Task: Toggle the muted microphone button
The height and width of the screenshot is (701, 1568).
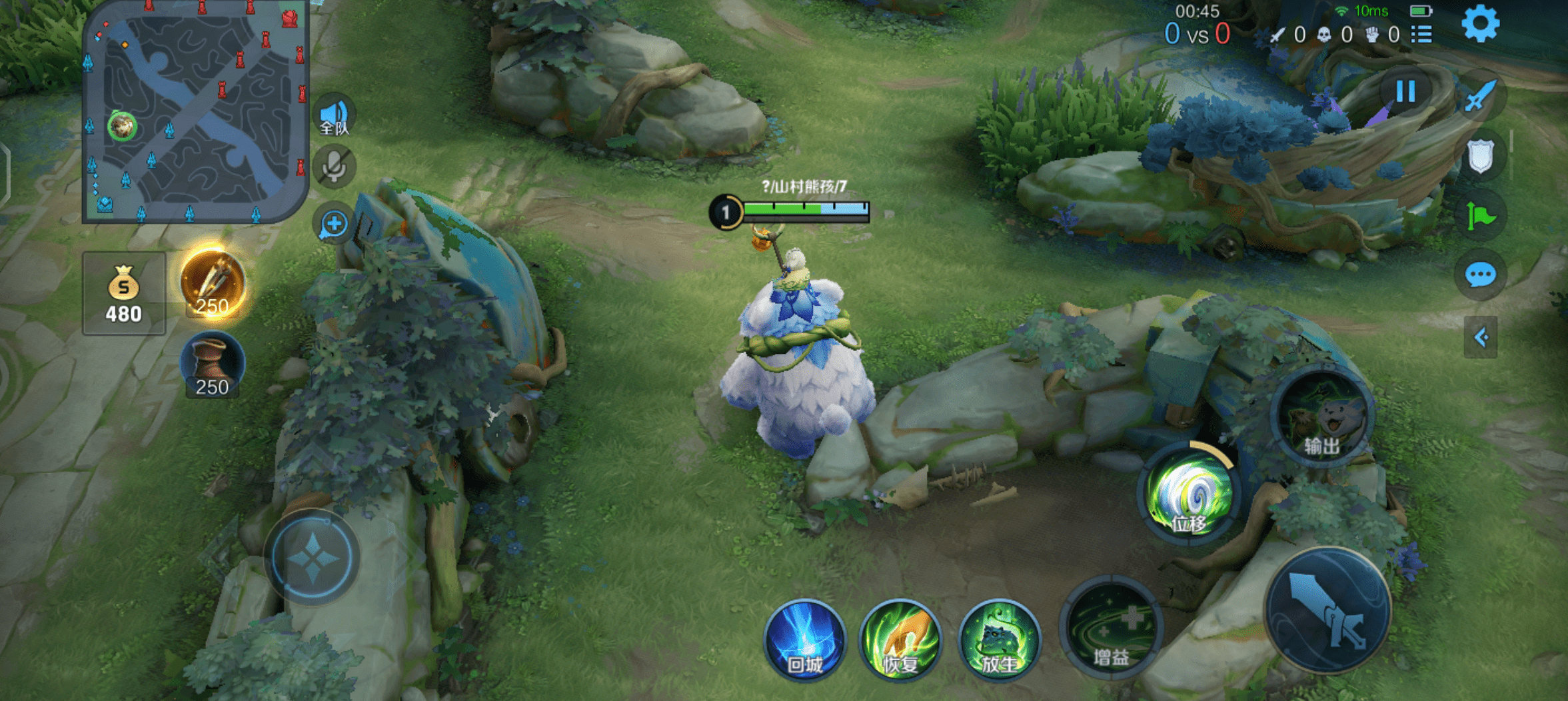Action: coord(335,167)
